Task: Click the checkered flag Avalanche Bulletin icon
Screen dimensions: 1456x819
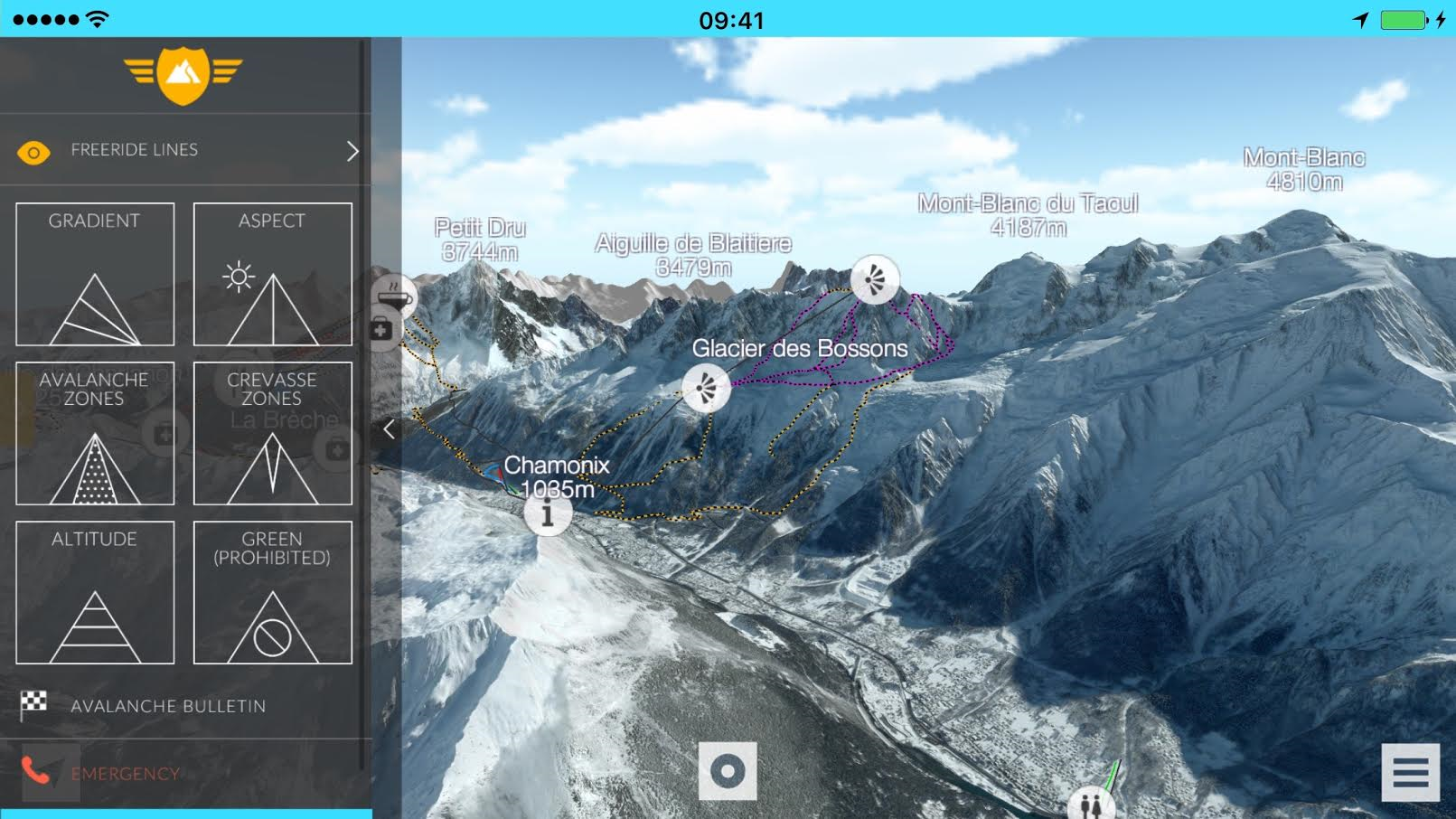Action: [33, 706]
